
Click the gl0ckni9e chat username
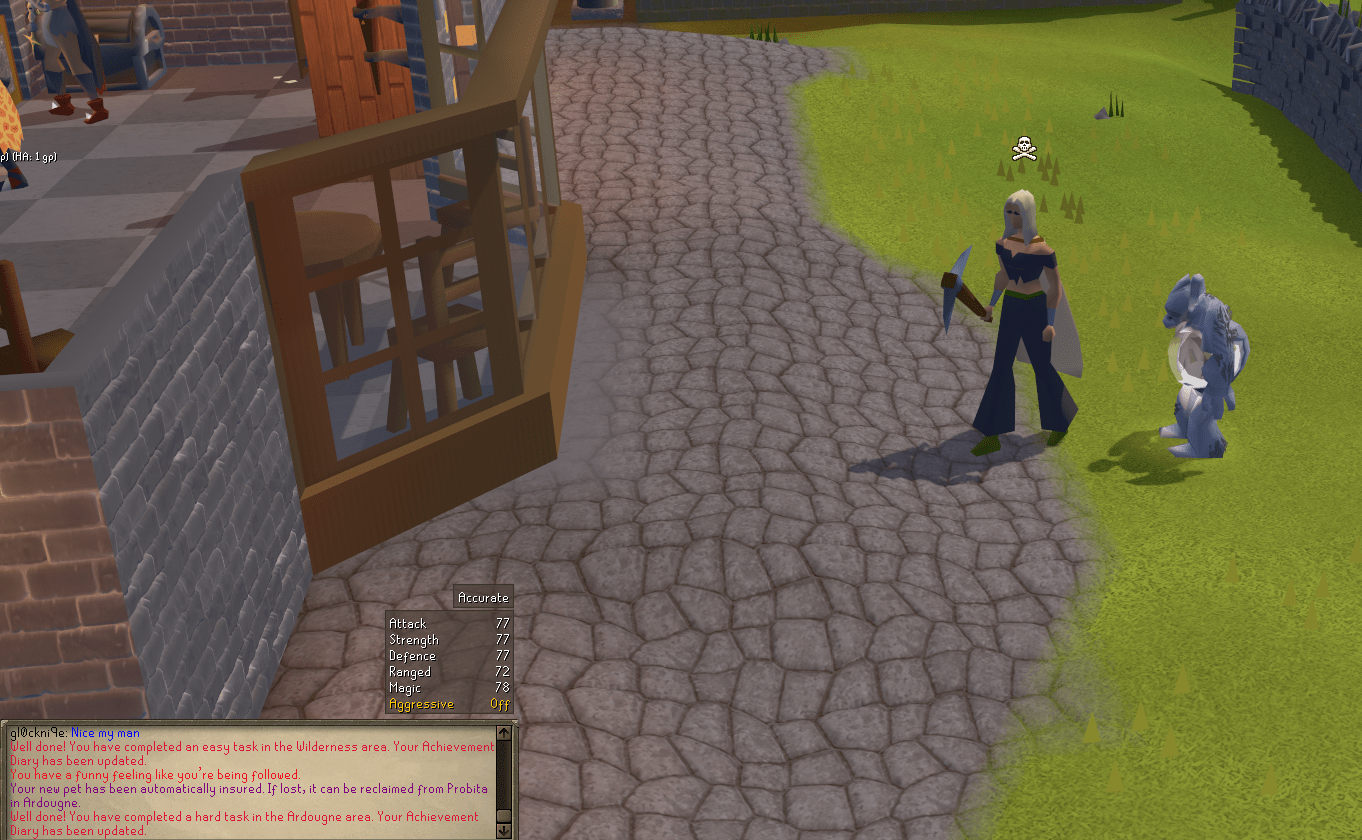pyautogui.click(x=38, y=732)
